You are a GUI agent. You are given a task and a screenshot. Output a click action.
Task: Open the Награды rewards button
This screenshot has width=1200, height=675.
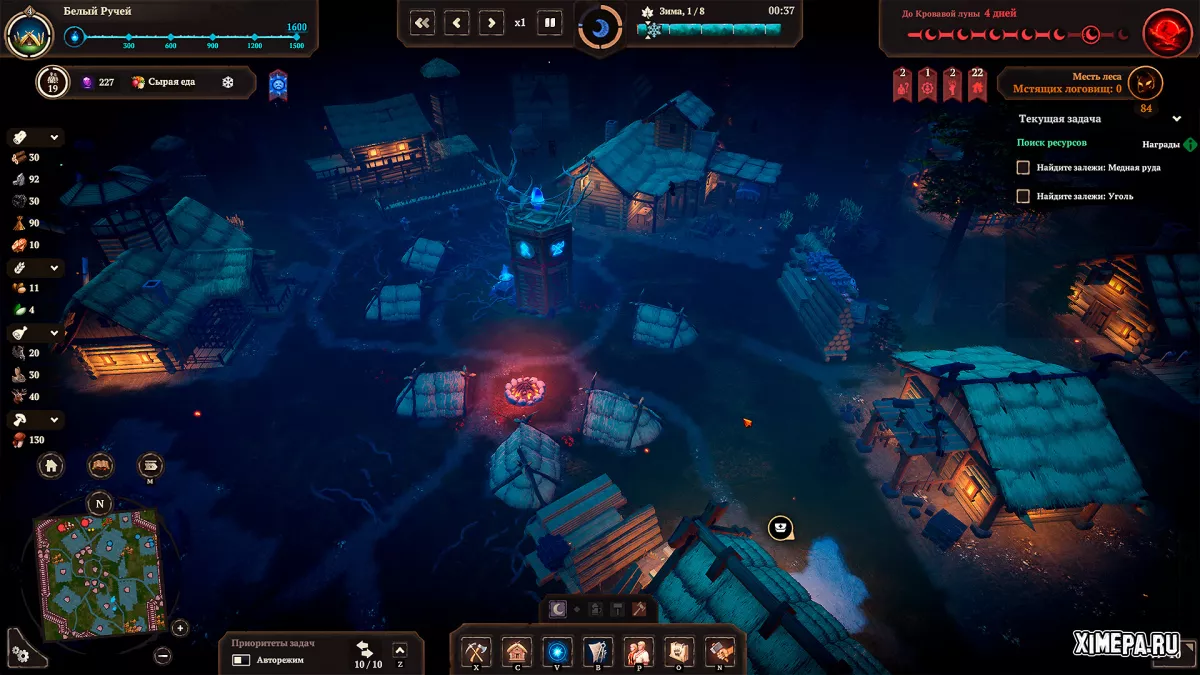click(x=1189, y=144)
